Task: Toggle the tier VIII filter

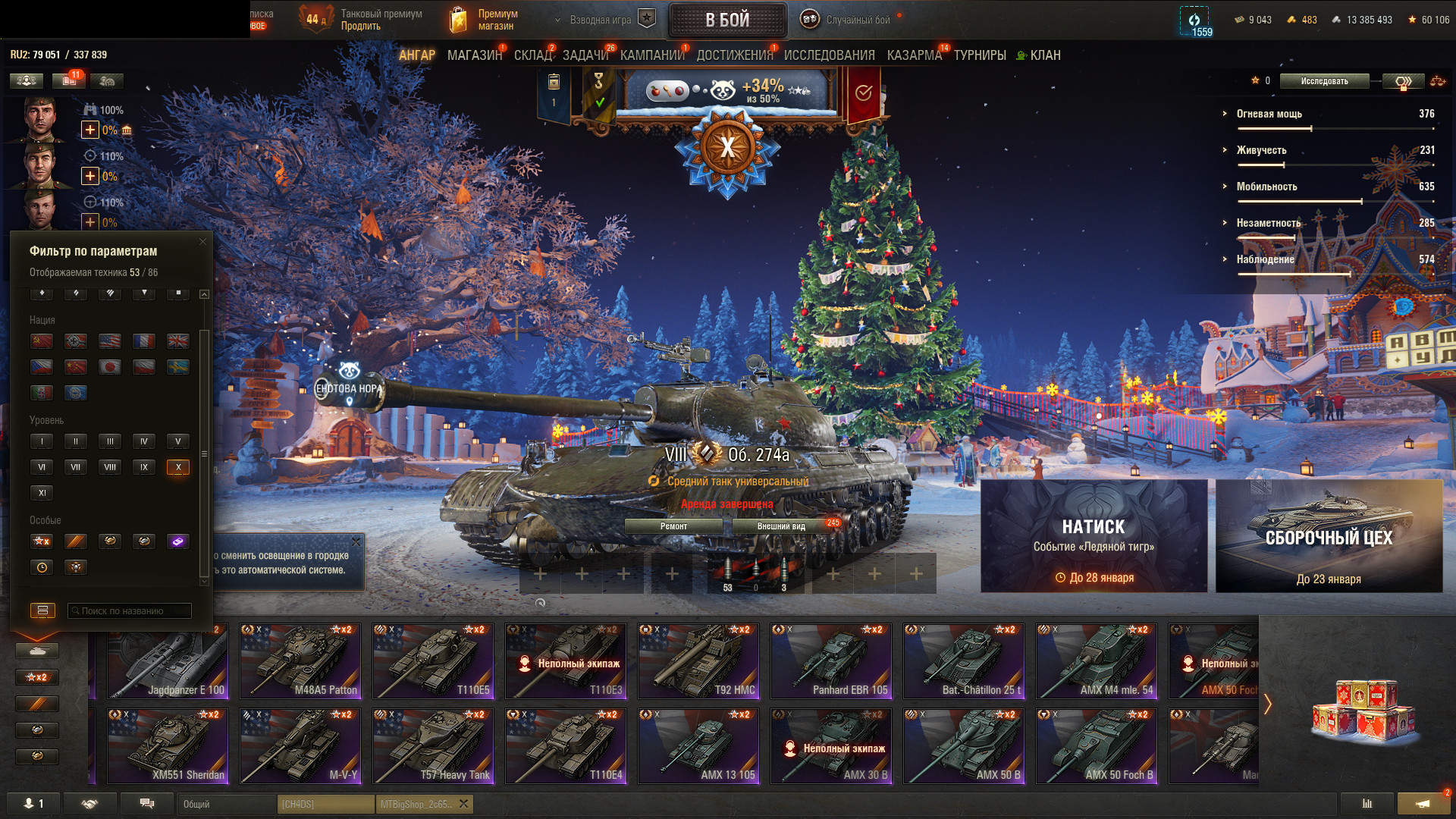Action: coord(110,467)
